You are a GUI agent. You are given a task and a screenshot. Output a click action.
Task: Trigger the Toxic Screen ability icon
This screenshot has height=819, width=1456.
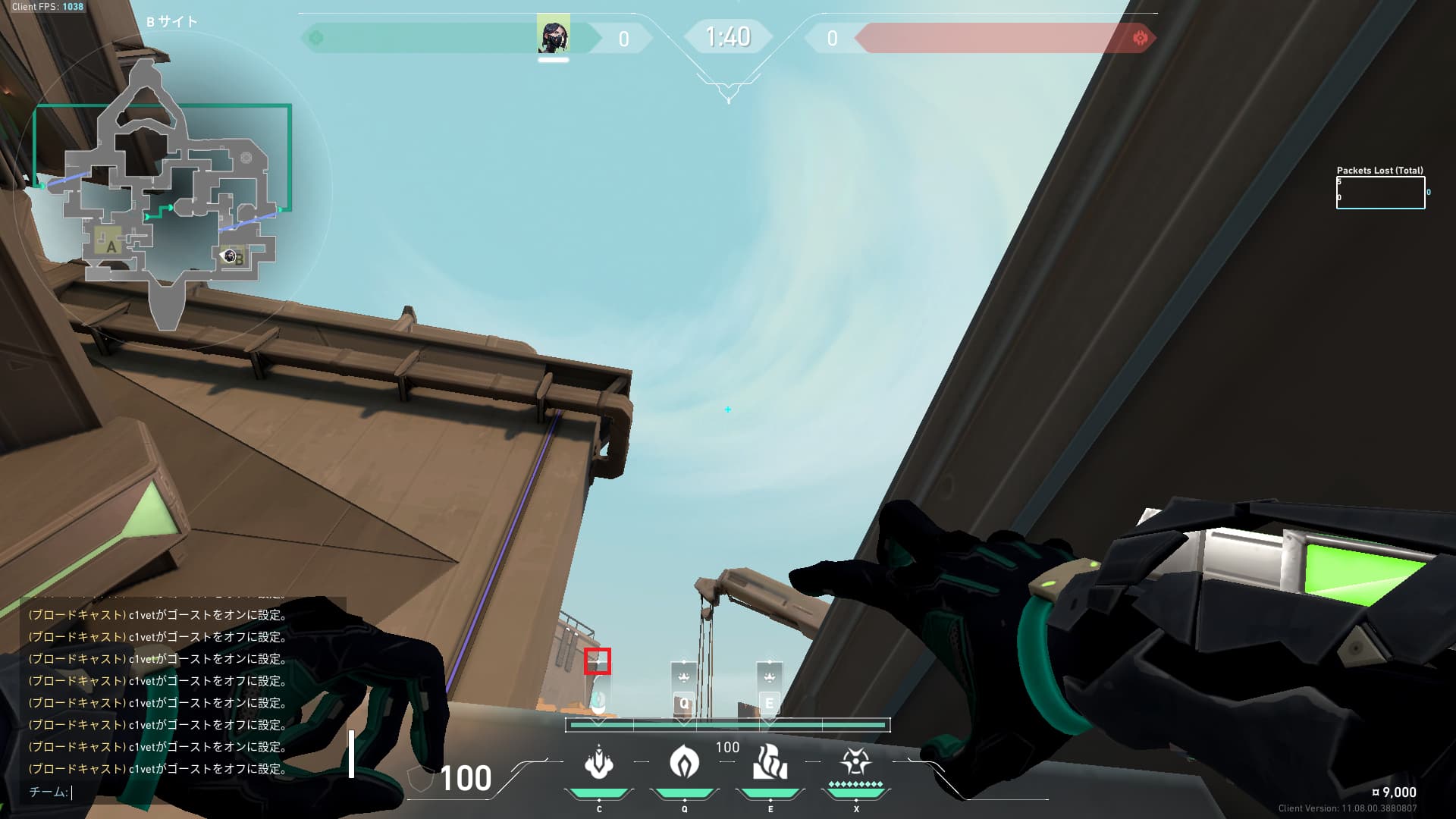tap(770, 762)
